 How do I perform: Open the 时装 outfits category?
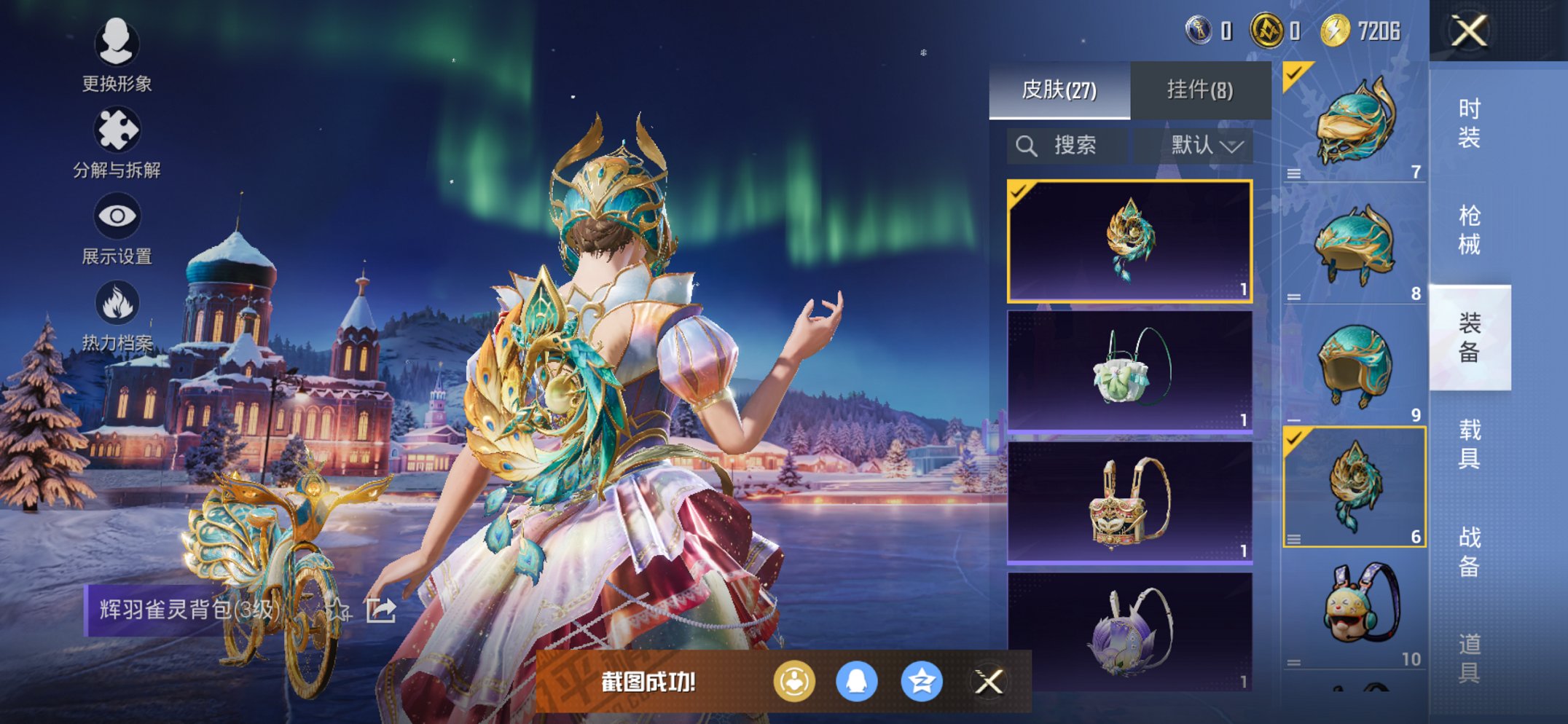point(1469,123)
